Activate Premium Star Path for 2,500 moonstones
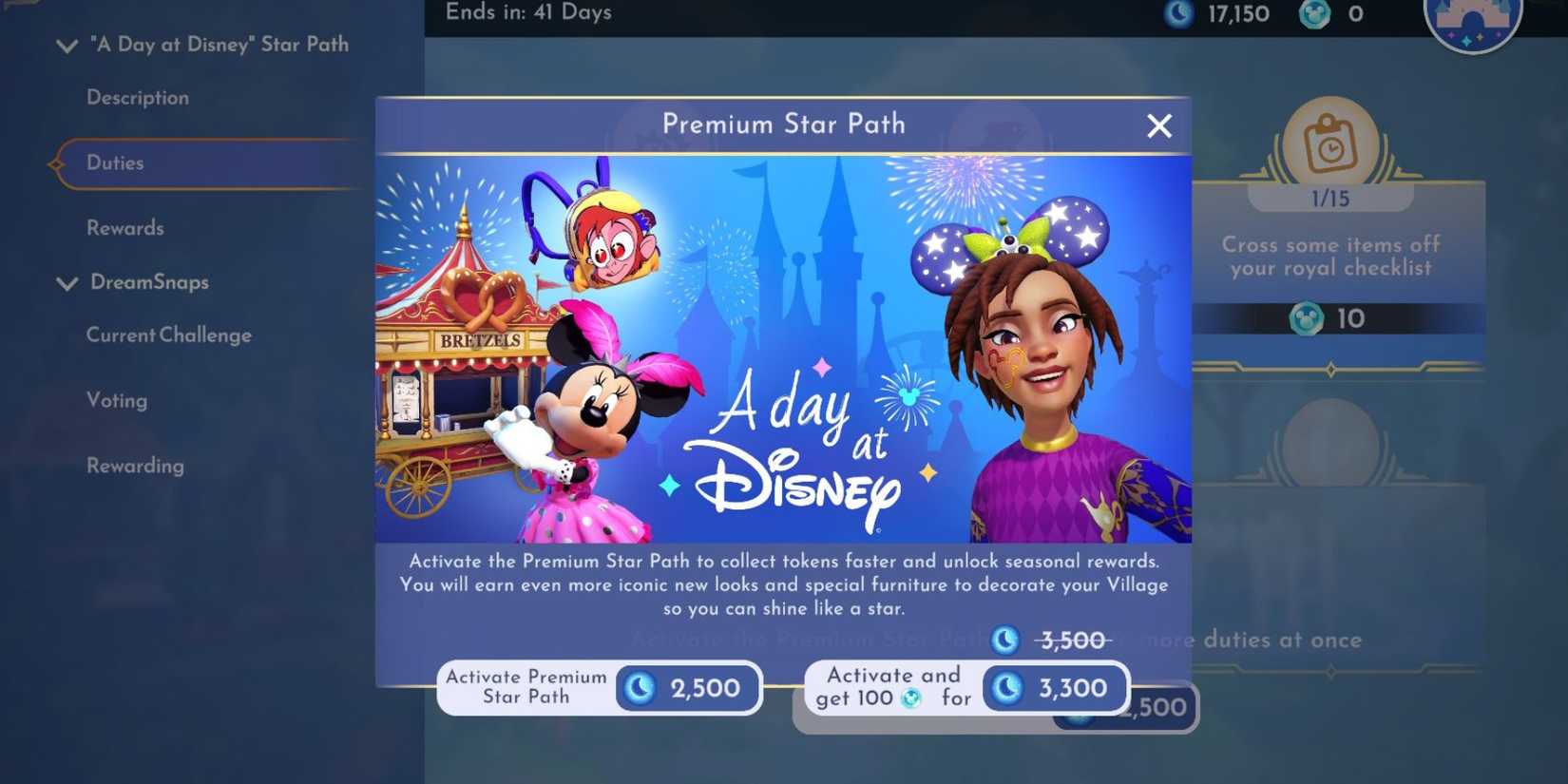The image size is (1568, 784). coord(599,688)
